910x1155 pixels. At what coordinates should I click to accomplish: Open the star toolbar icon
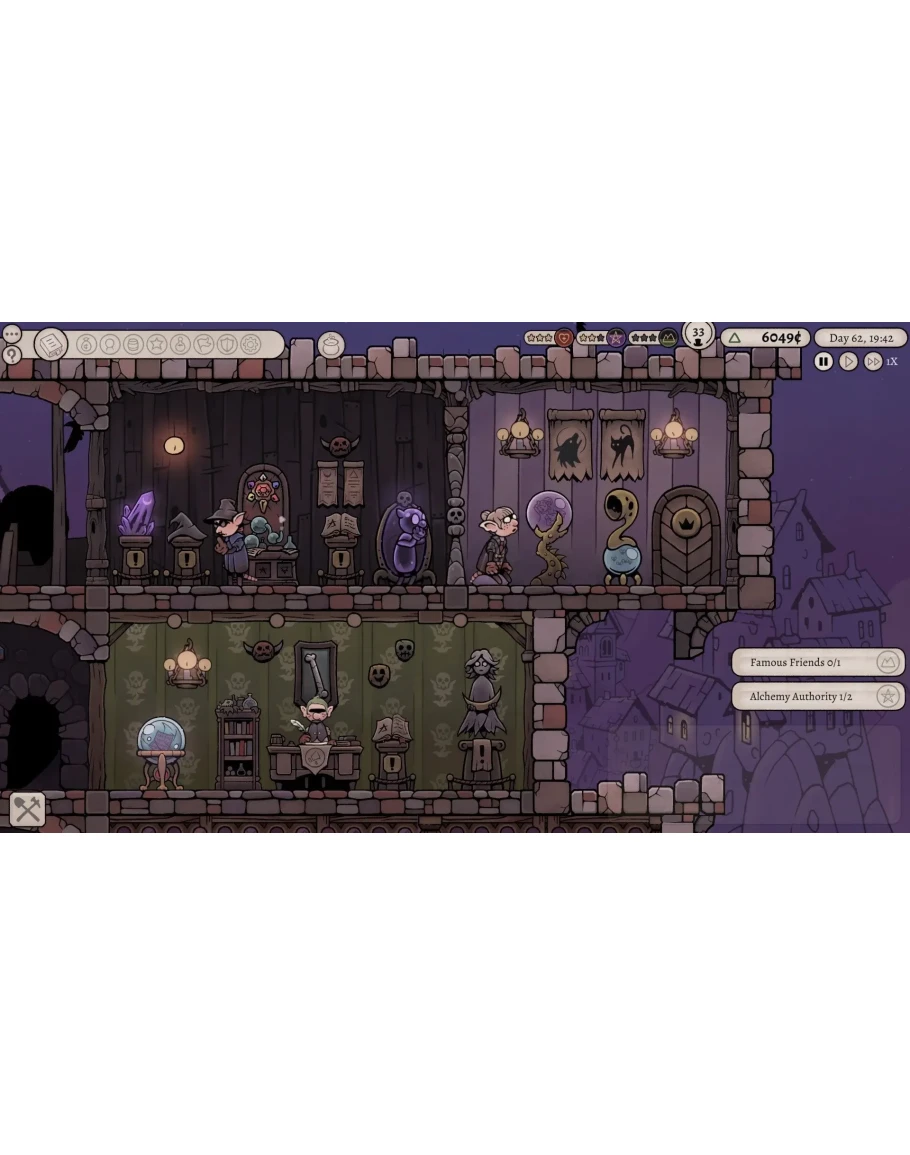[x=157, y=344]
